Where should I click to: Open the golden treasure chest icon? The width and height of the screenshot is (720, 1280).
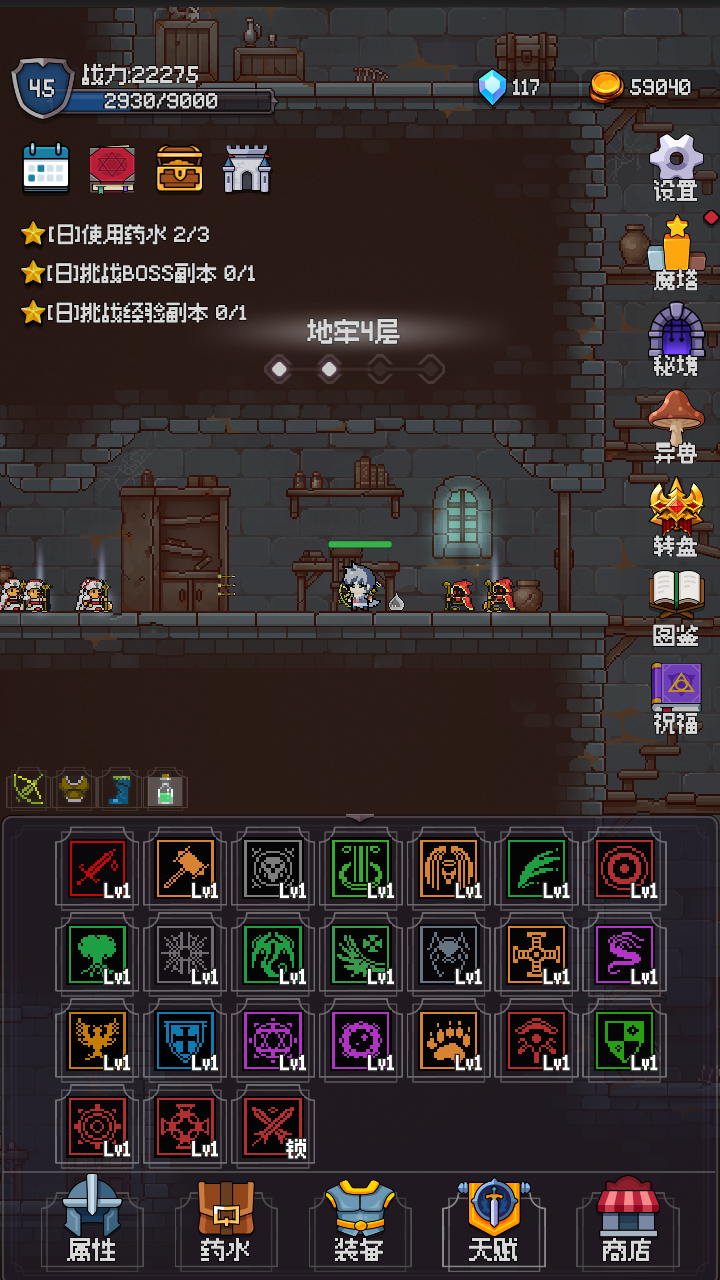179,168
